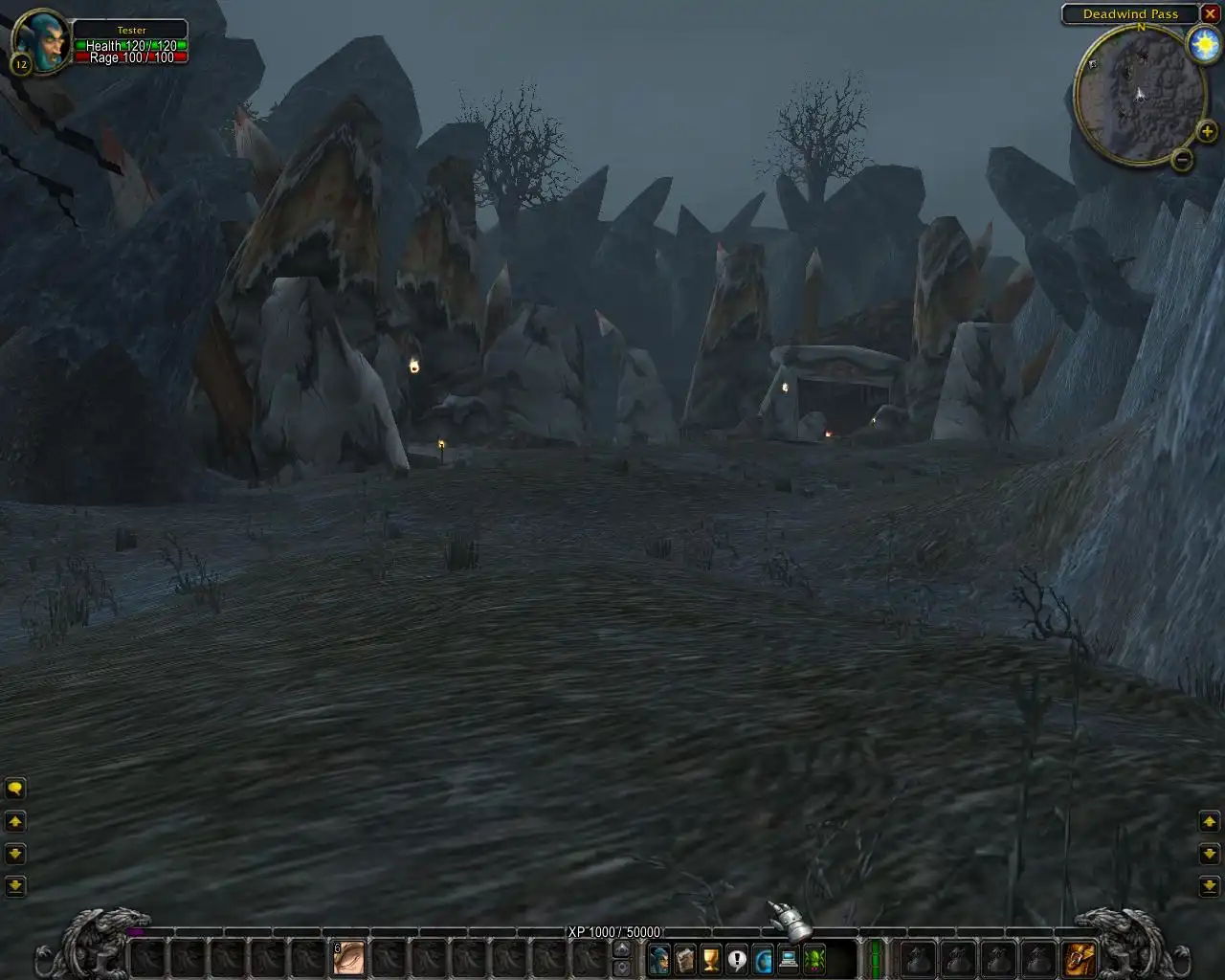Click the Tester player portrait
This screenshot has width=1225, height=980.
point(42,42)
